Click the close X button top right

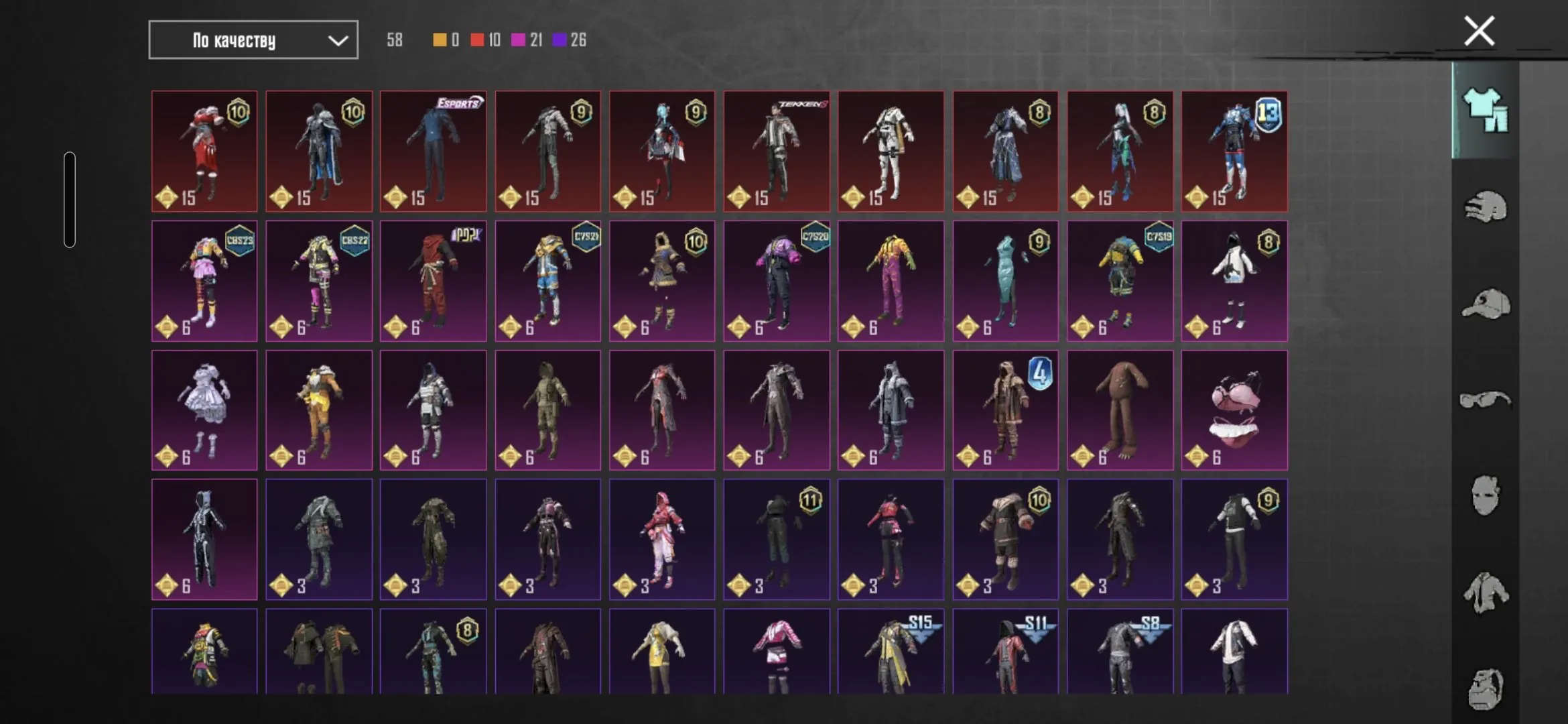pyautogui.click(x=1478, y=29)
